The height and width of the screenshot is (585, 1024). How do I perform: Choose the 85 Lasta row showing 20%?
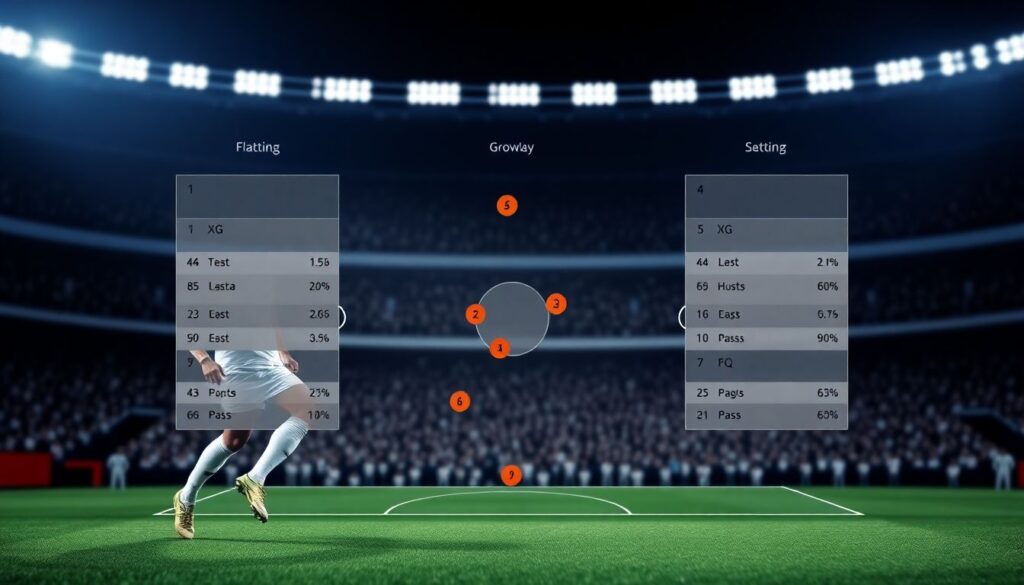tap(257, 286)
